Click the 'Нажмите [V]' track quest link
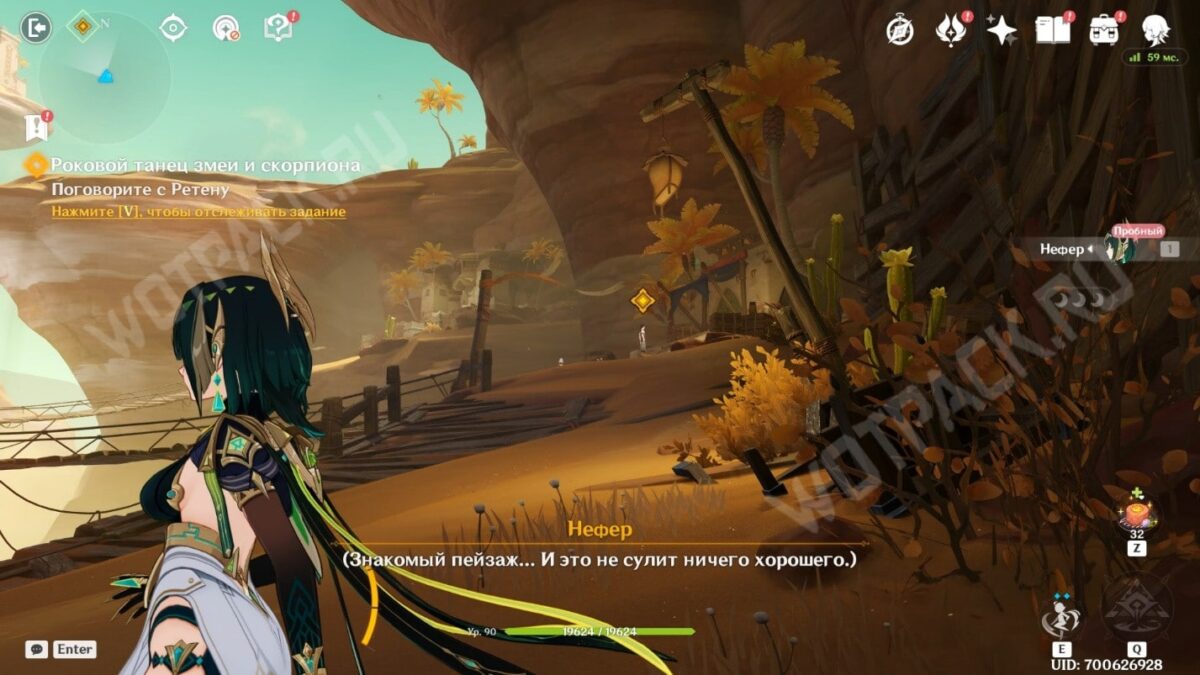Image resolution: width=1200 pixels, height=675 pixels. tap(199, 212)
